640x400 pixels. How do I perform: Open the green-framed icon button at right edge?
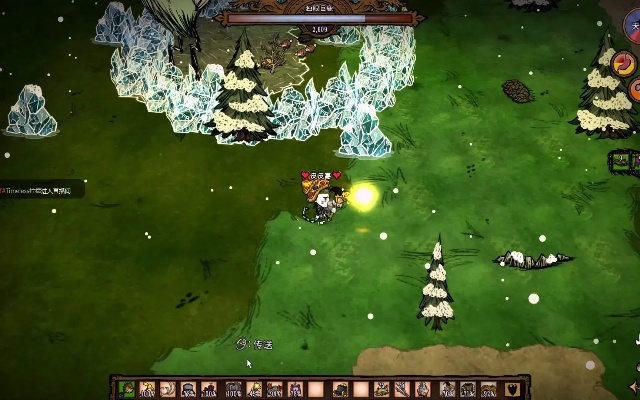[621, 159]
